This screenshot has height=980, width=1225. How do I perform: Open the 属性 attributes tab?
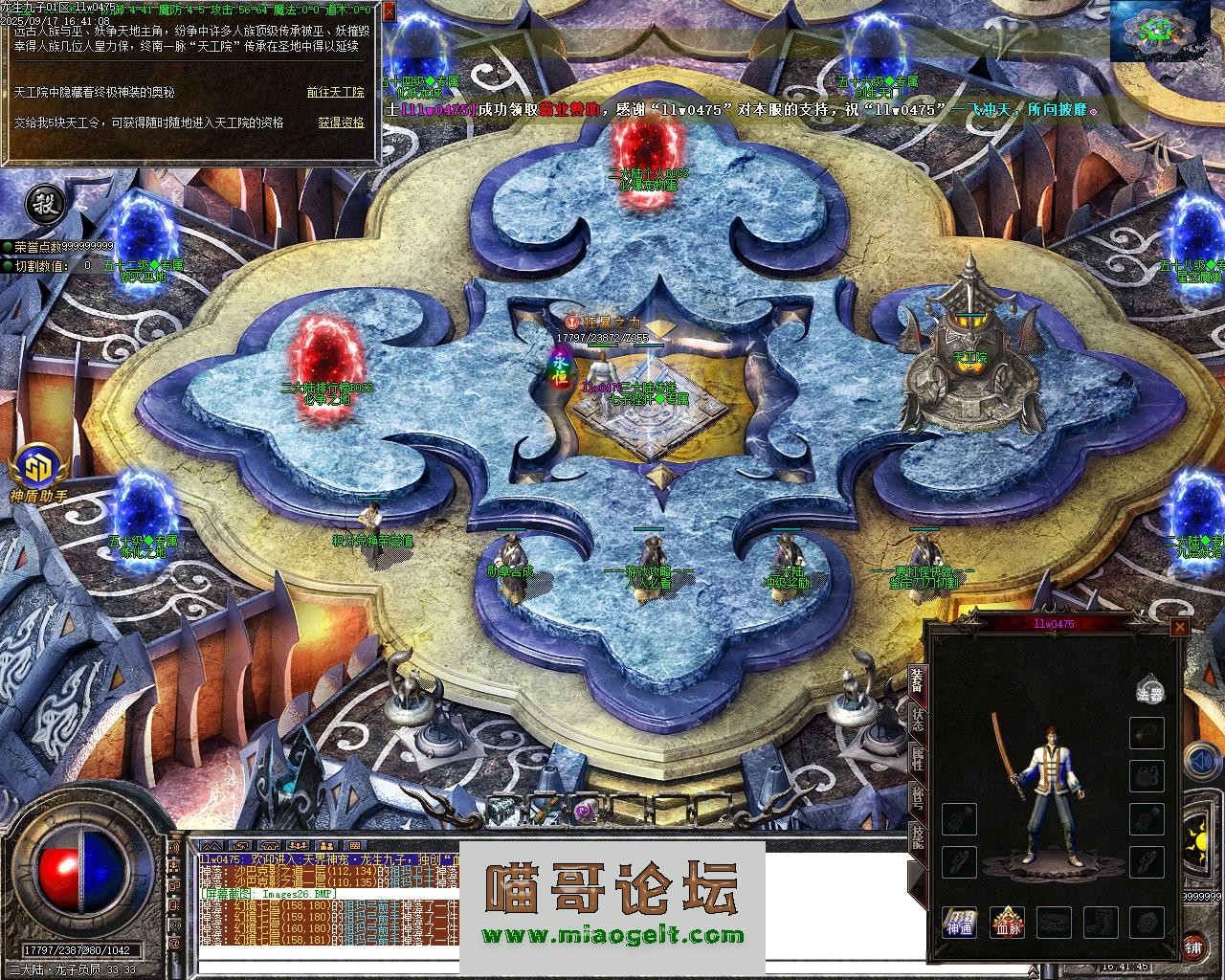coord(917,760)
